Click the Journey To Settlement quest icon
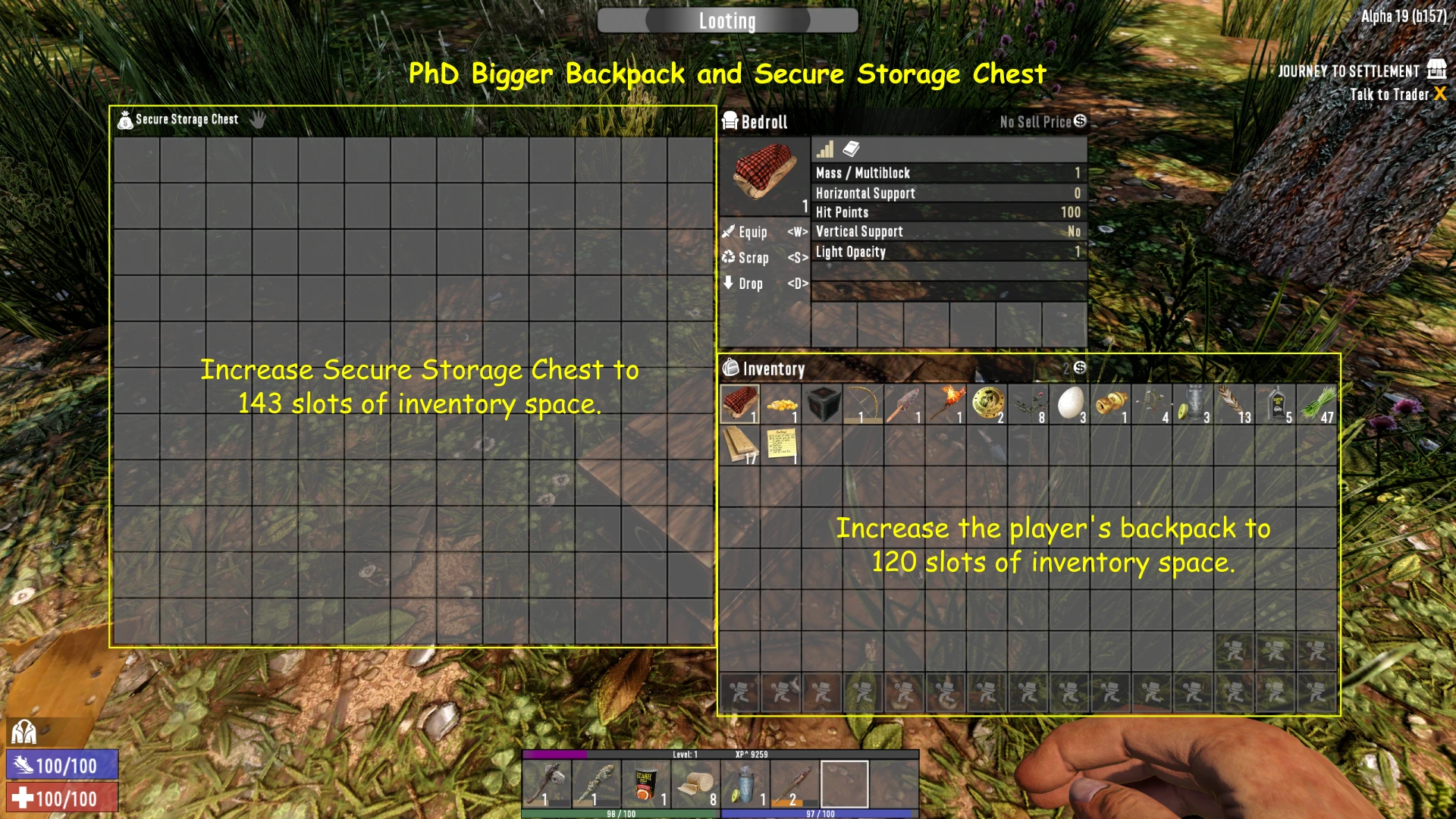This screenshot has height=819, width=1456. click(1437, 70)
